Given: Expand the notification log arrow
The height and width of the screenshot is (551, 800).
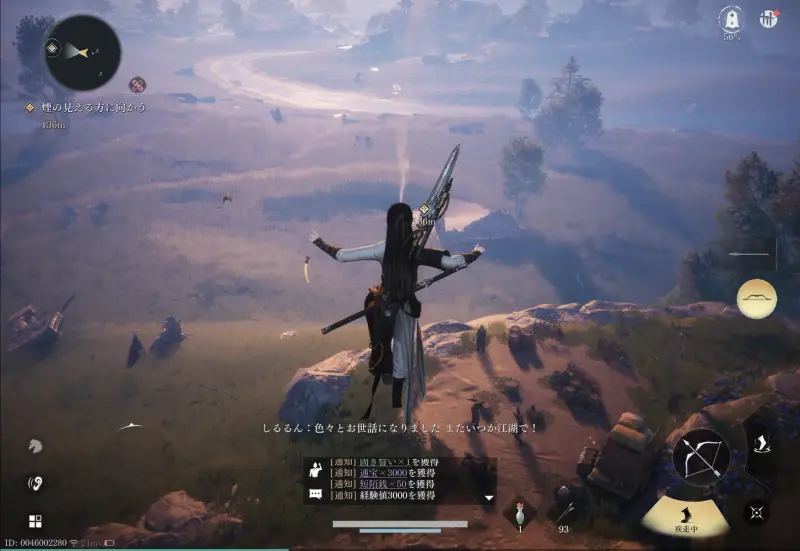Looking at the screenshot, I should [489, 497].
